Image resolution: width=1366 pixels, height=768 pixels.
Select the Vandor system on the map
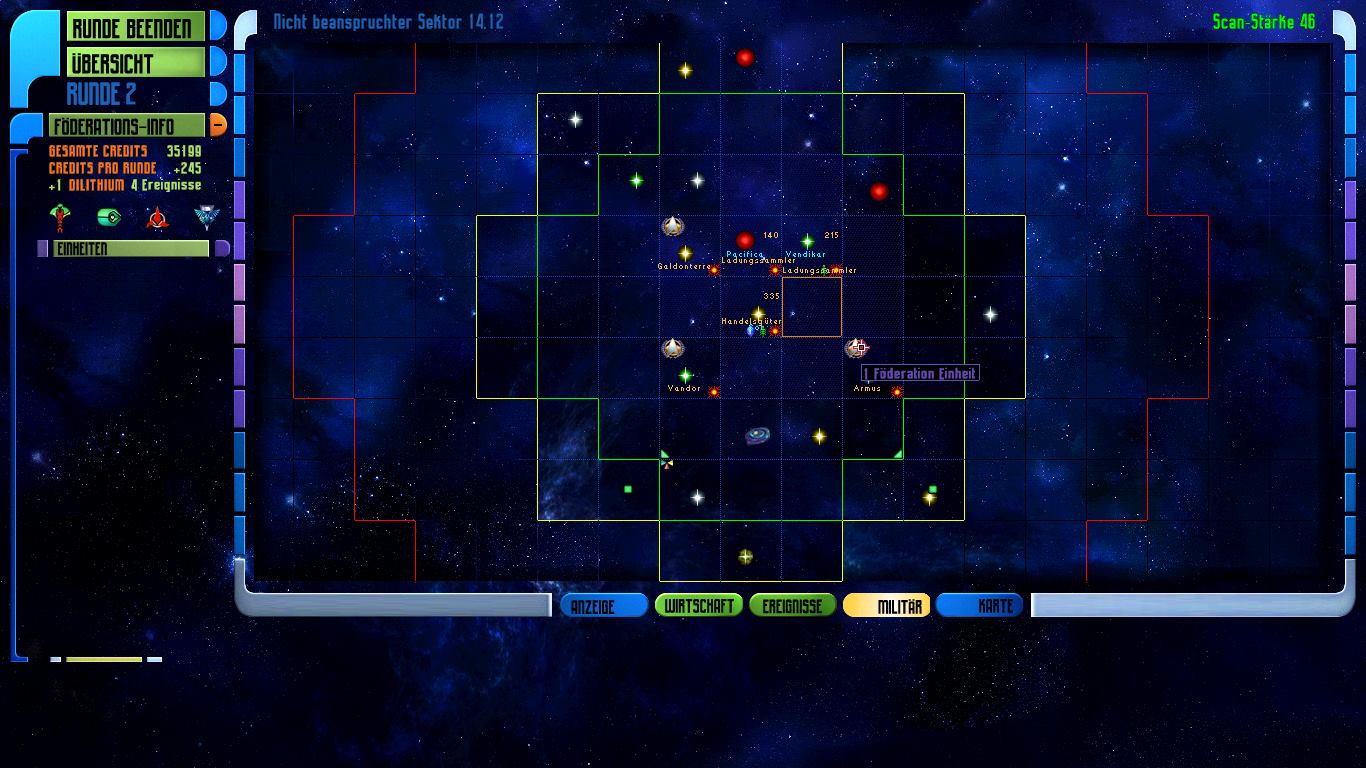(685, 376)
